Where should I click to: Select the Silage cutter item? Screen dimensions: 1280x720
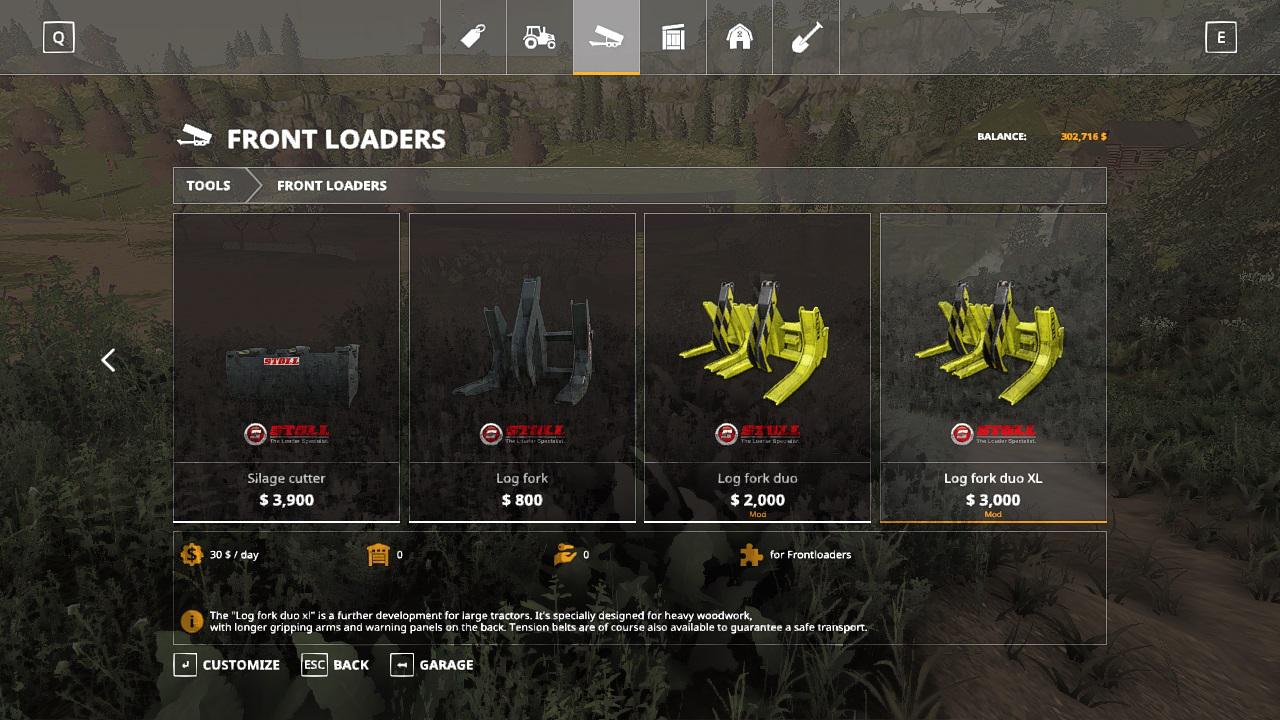tap(286, 367)
